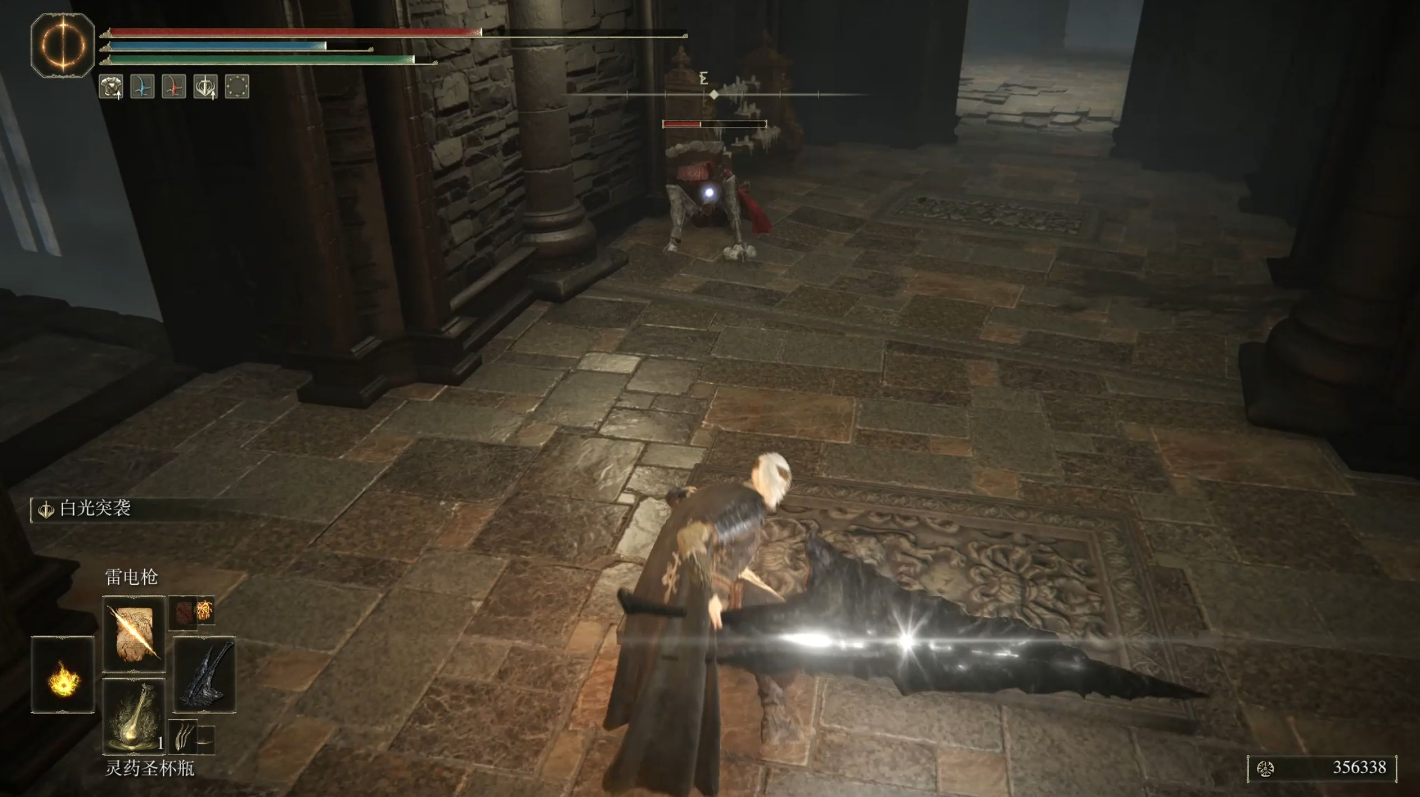Select the claw-shaped next item icon
The image size is (1420, 797).
184,738
